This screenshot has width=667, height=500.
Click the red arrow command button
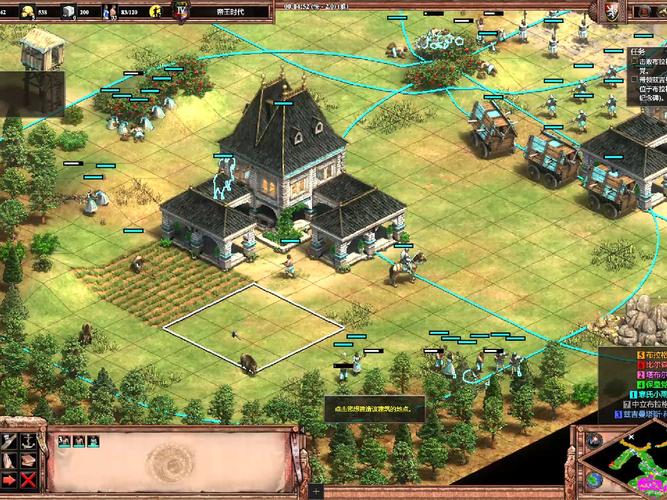(9, 481)
